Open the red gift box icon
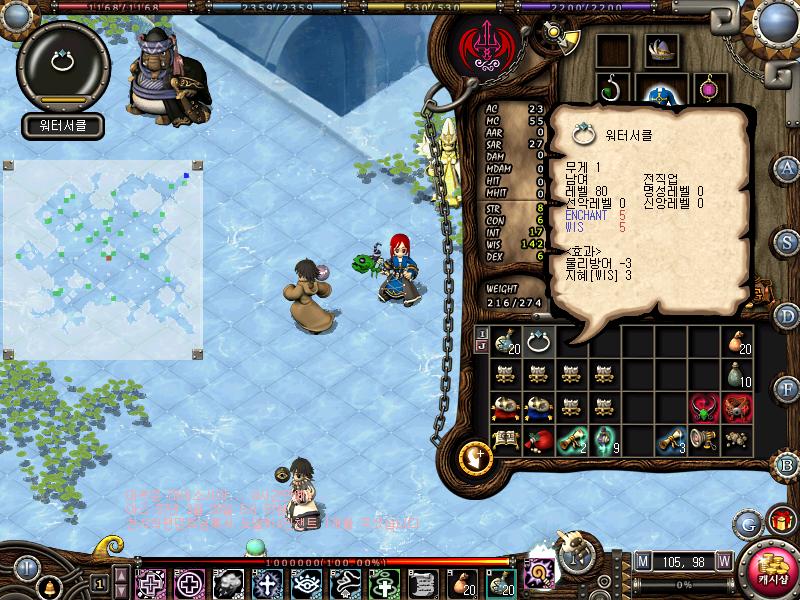This screenshot has width=800, height=600. click(779, 520)
